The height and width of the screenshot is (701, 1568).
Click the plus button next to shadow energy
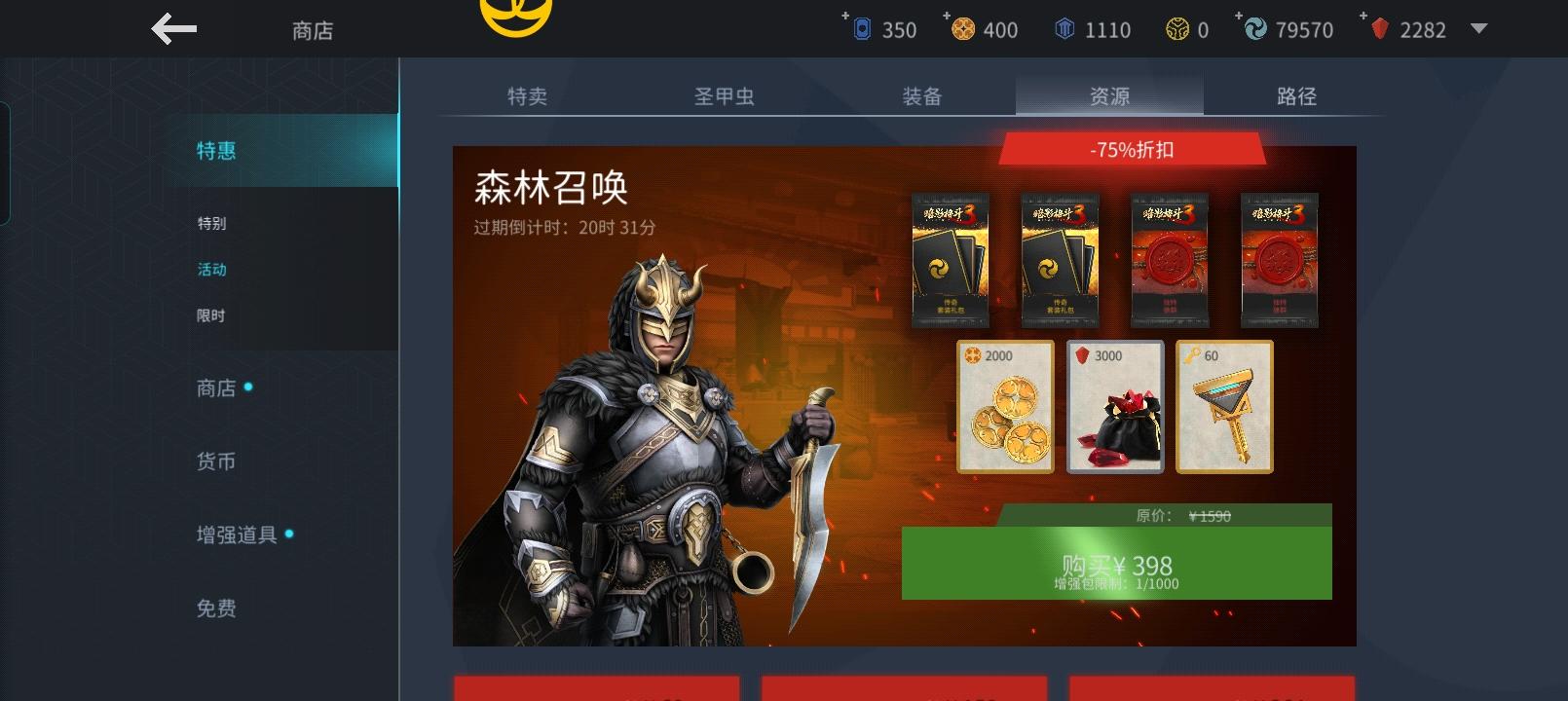pos(1238,17)
